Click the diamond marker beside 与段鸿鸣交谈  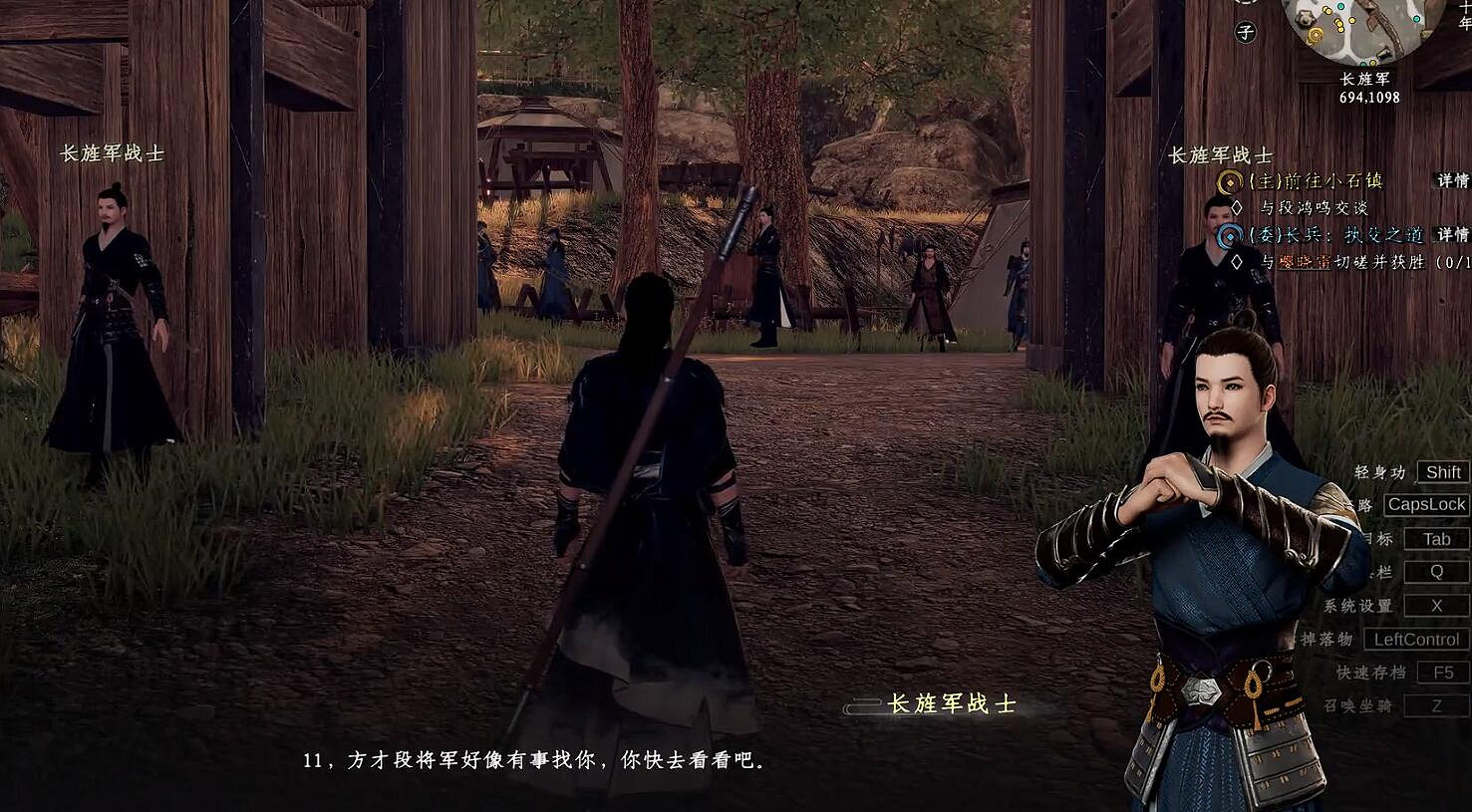pyautogui.click(x=1237, y=207)
